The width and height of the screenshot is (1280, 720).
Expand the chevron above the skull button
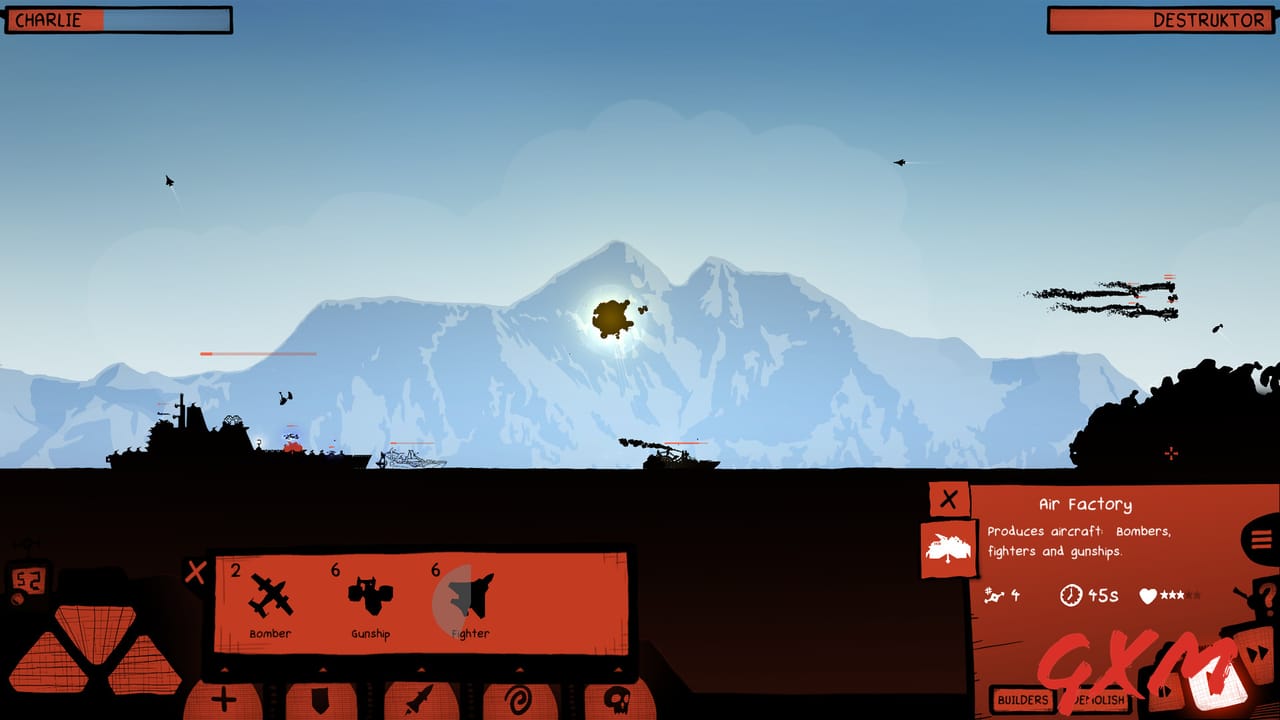pos(618,668)
